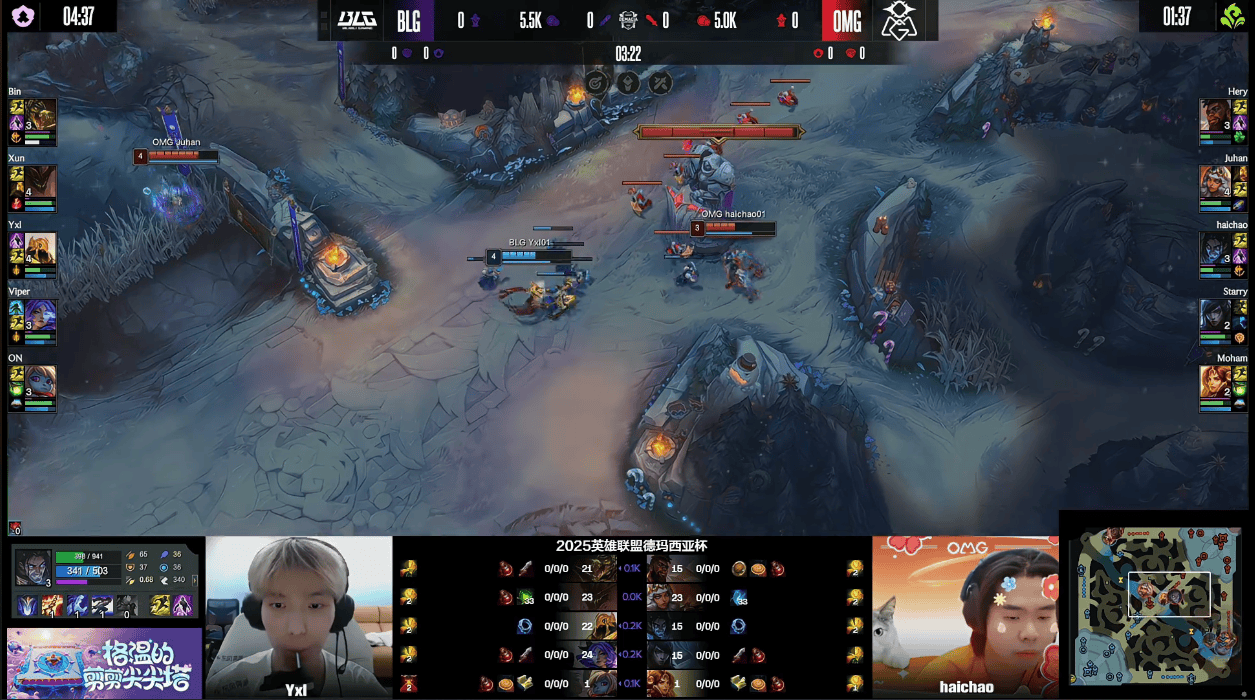Click the selected champion portrait in stats panel
This screenshot has width=1255, height=700.
pyautogui.click(x=33, y=567)
